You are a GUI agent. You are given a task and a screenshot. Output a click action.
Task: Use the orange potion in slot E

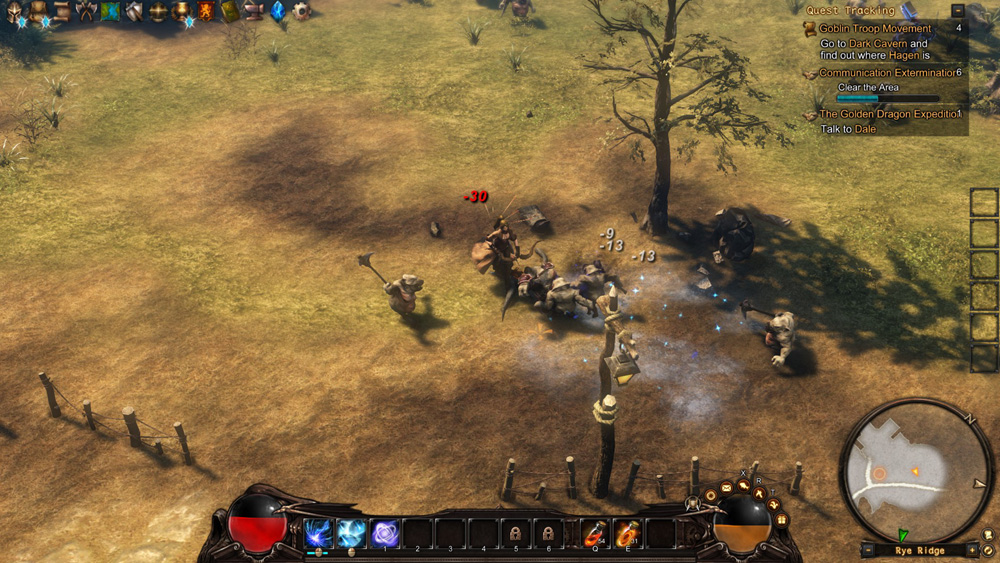(x=627, y=533)
